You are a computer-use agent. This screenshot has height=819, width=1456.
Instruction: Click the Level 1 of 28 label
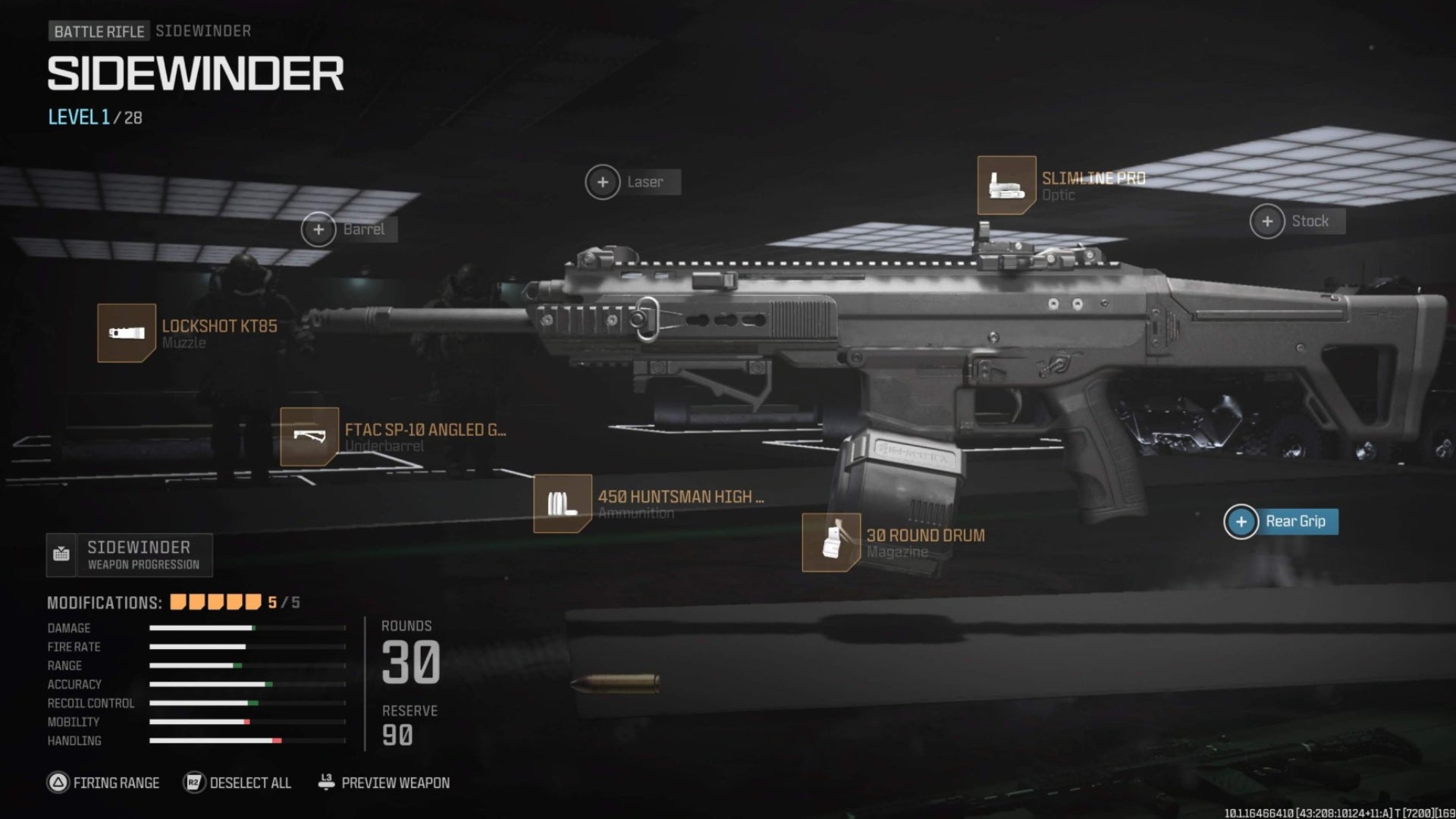coord(94,117)
